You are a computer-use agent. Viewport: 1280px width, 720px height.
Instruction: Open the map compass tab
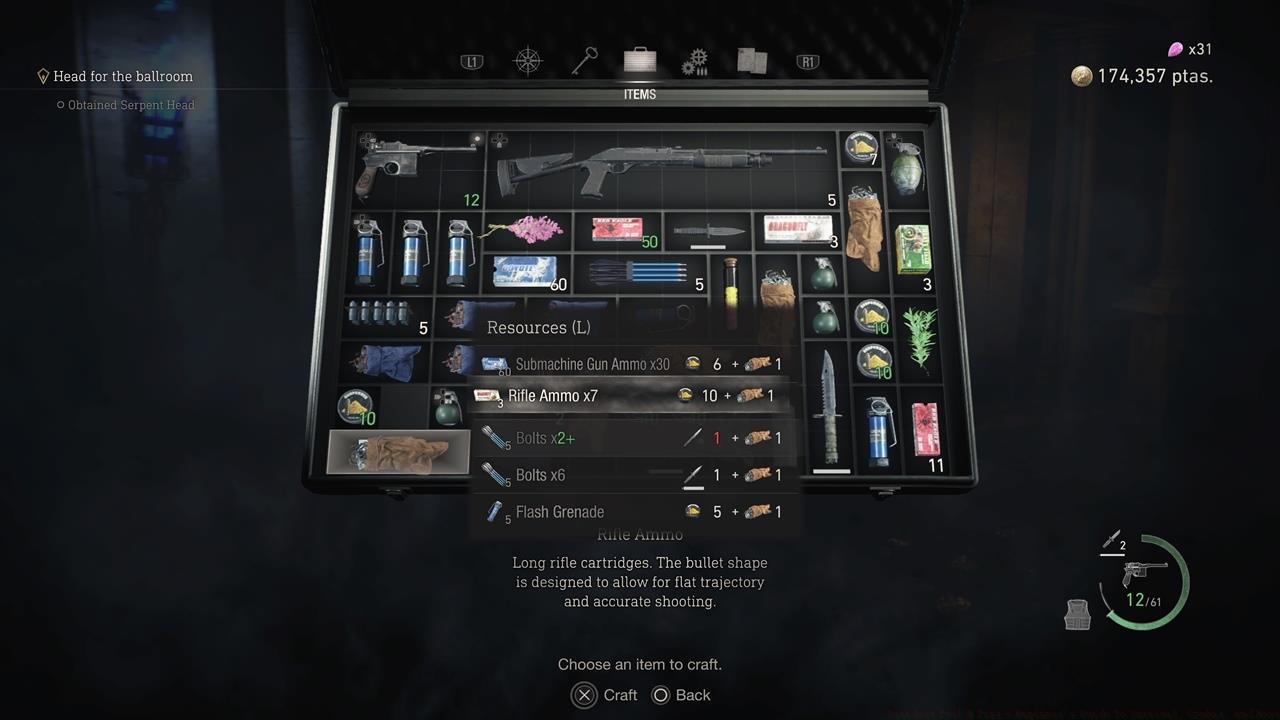[528, 62]
